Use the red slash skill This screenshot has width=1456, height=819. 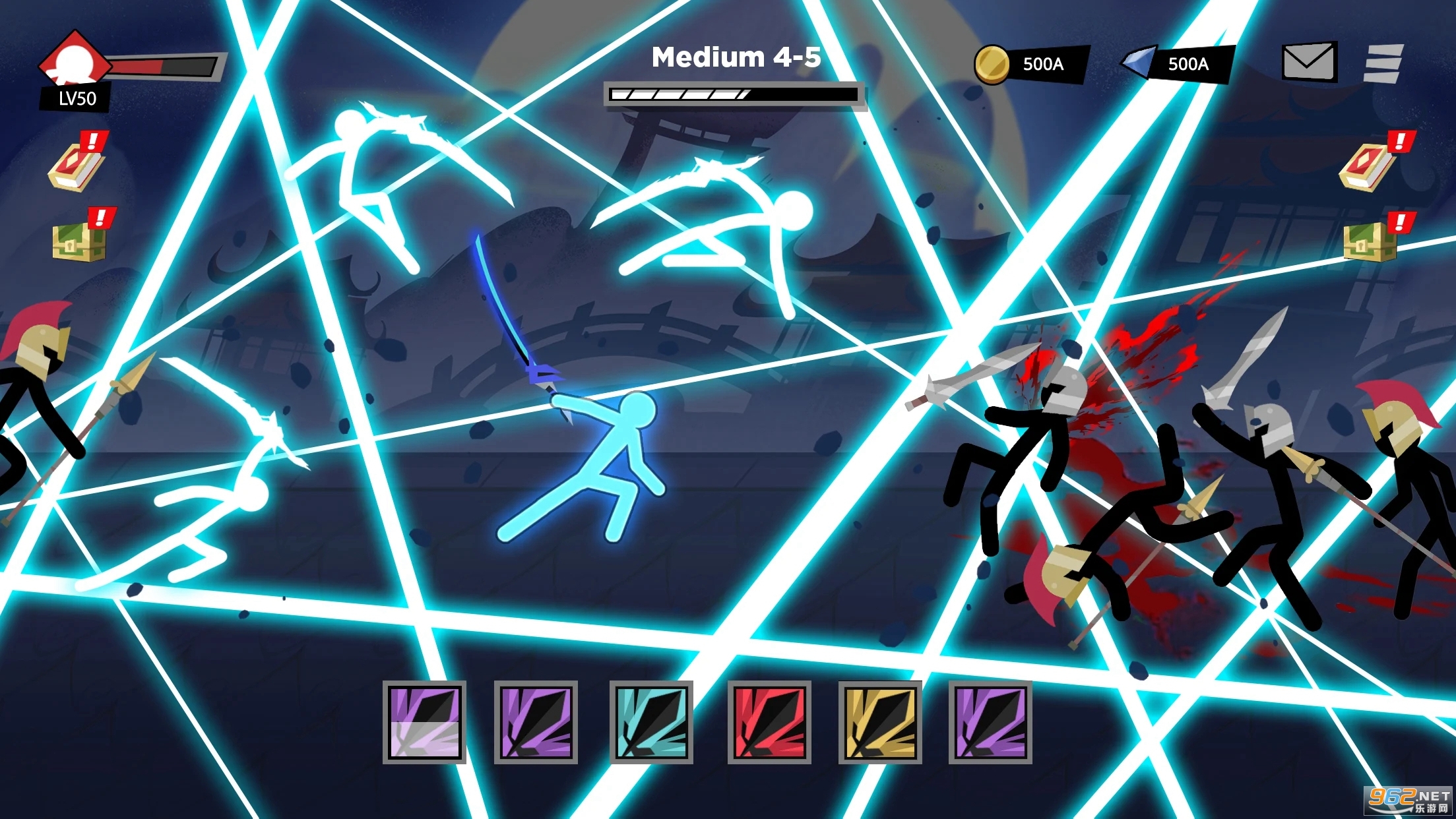(x=769, y=722)
